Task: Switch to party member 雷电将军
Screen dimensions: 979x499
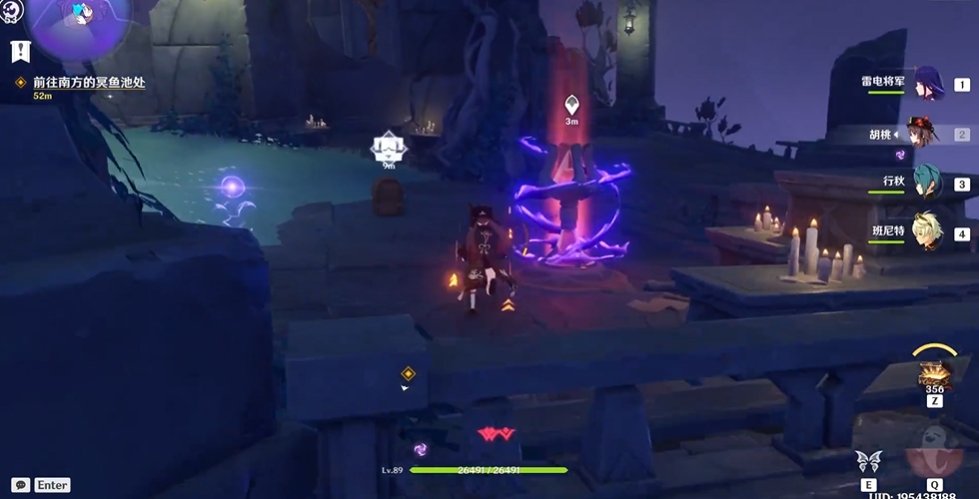Action: click(x=927, y=84)
